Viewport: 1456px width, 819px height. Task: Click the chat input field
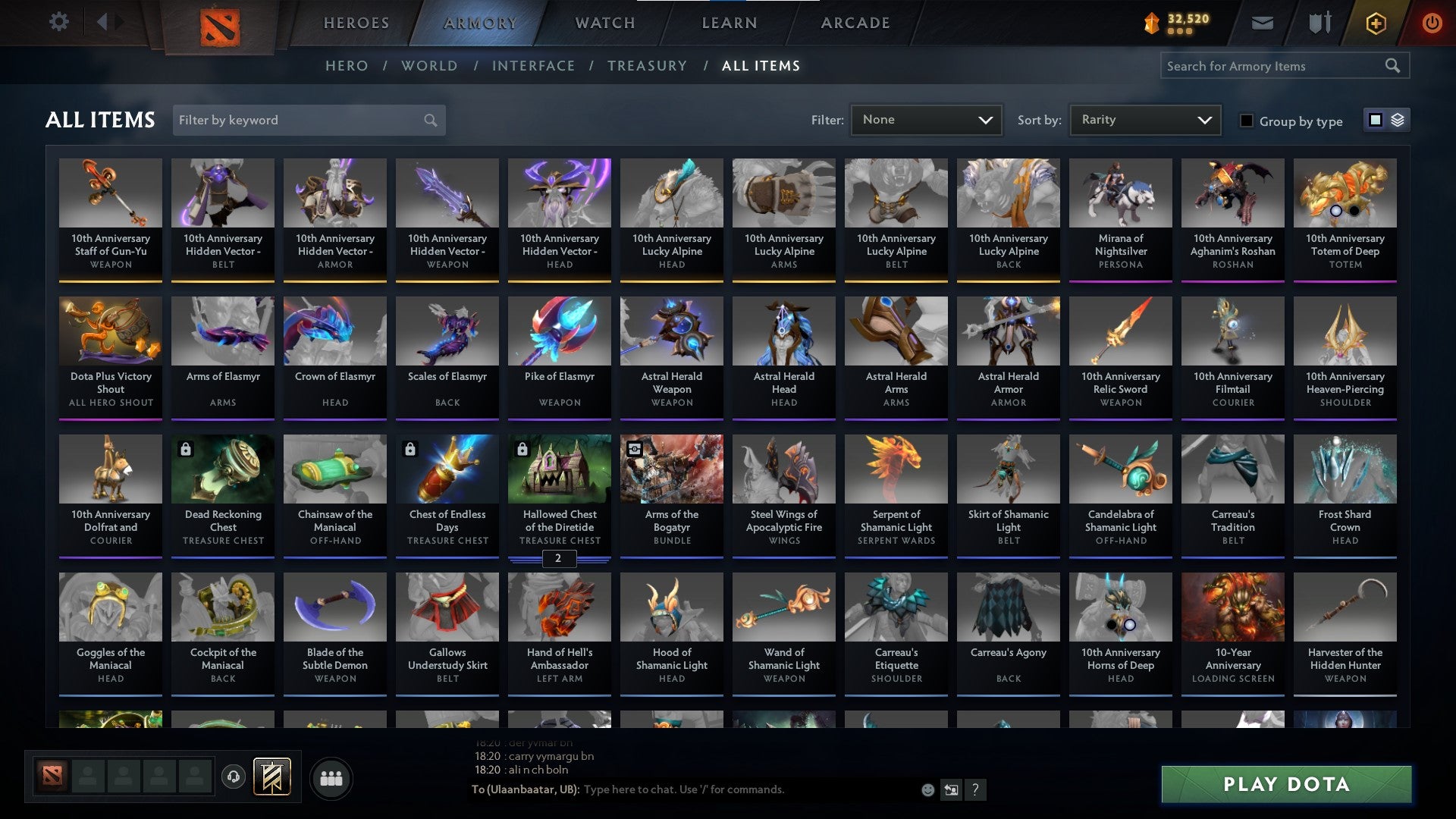click(x=720, y=789)
